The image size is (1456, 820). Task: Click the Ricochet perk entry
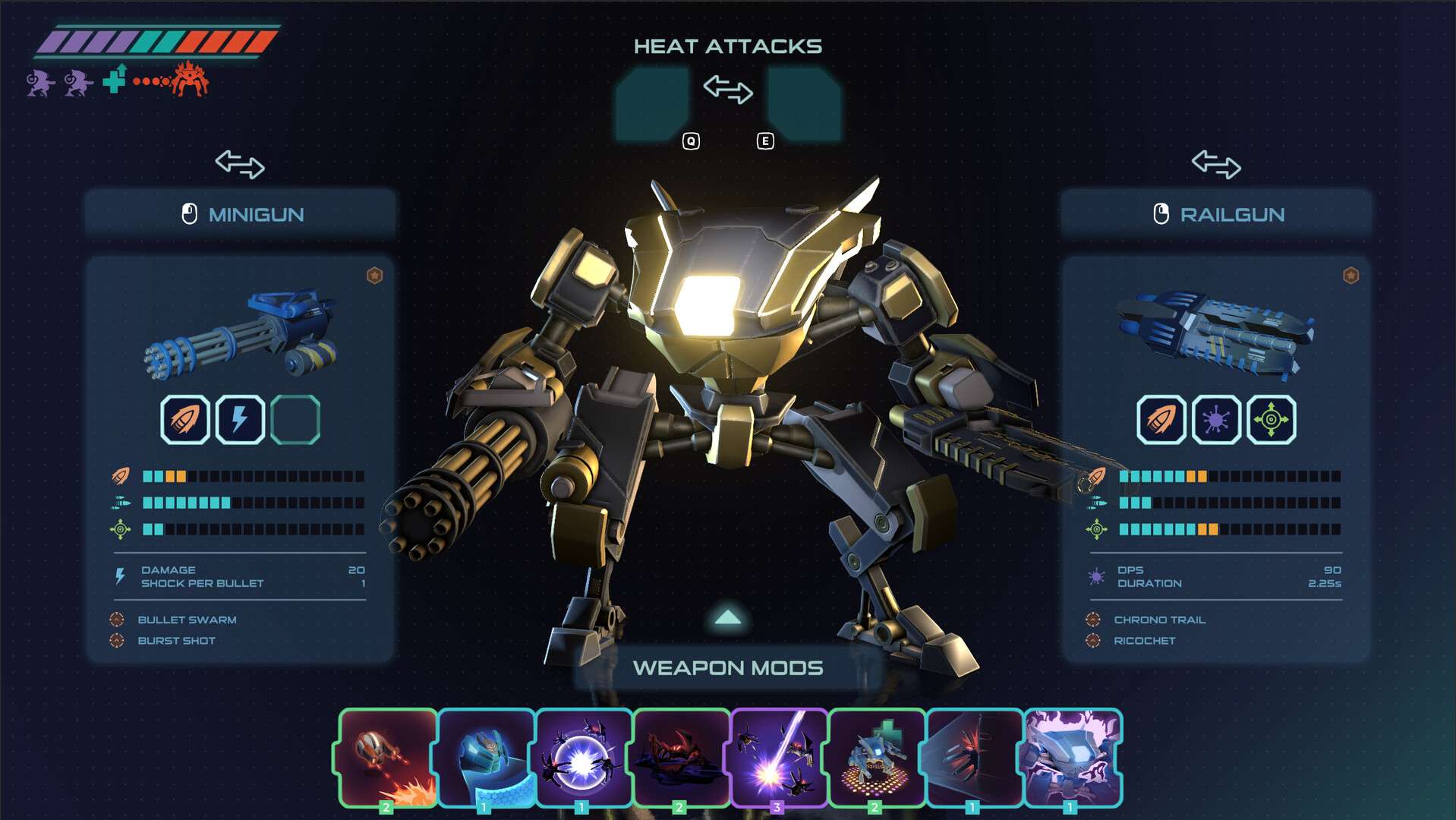pyautogui.click(x=1144, y=641)
